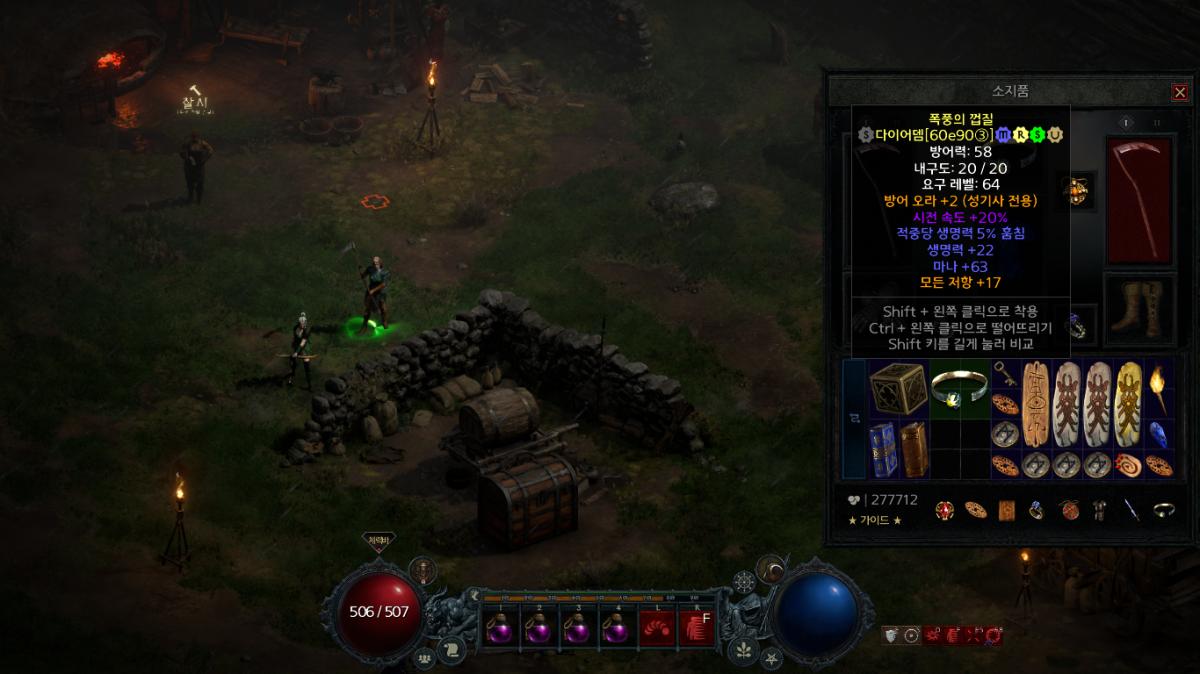This screenshot has height=674, width=1200.
Task: Select the Horadric Cube in inventory
Action: (x=898, y=389)
